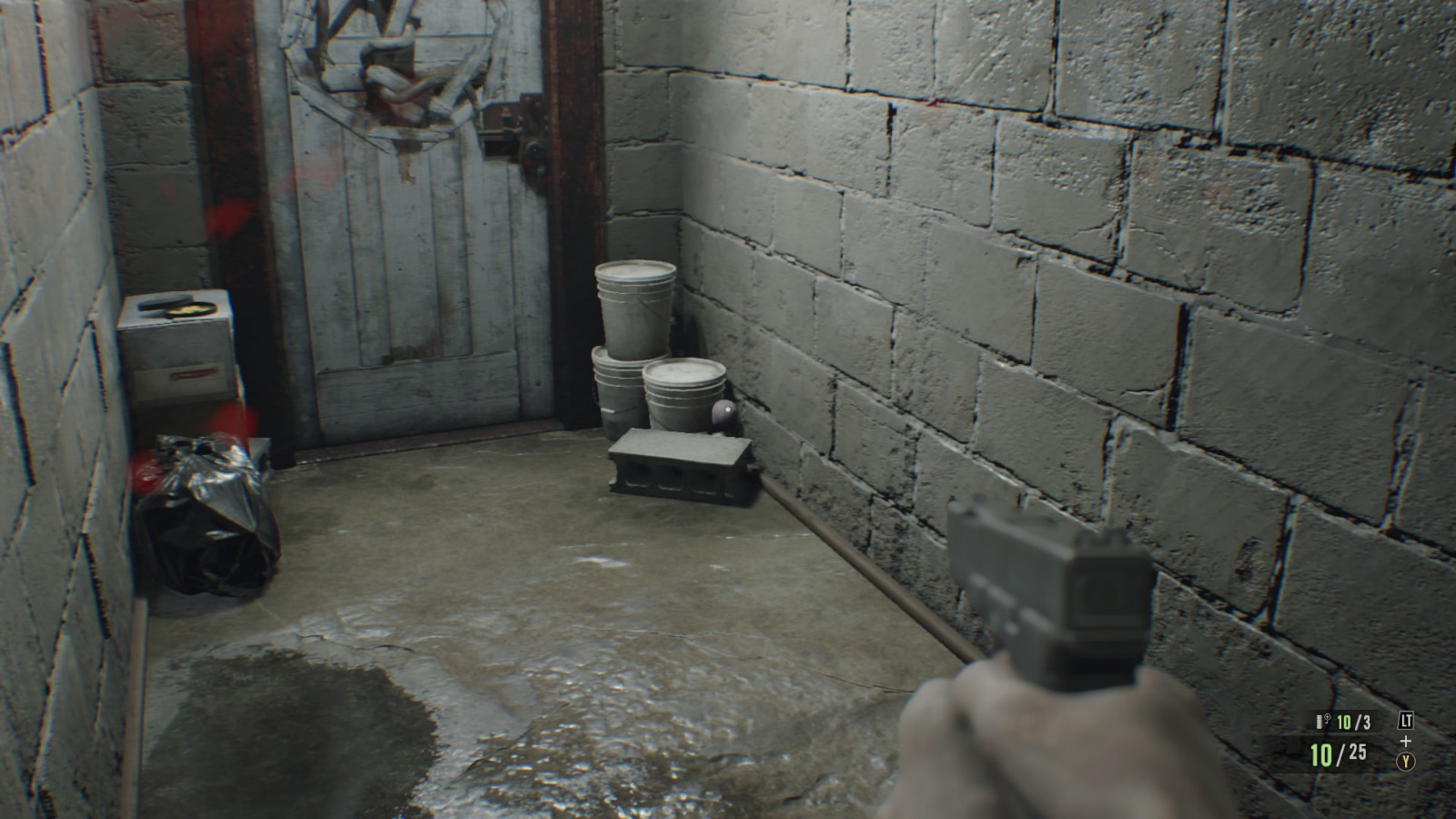Click the /25 total ammo text
1456x819 pixels.
tap(1356, 751)
